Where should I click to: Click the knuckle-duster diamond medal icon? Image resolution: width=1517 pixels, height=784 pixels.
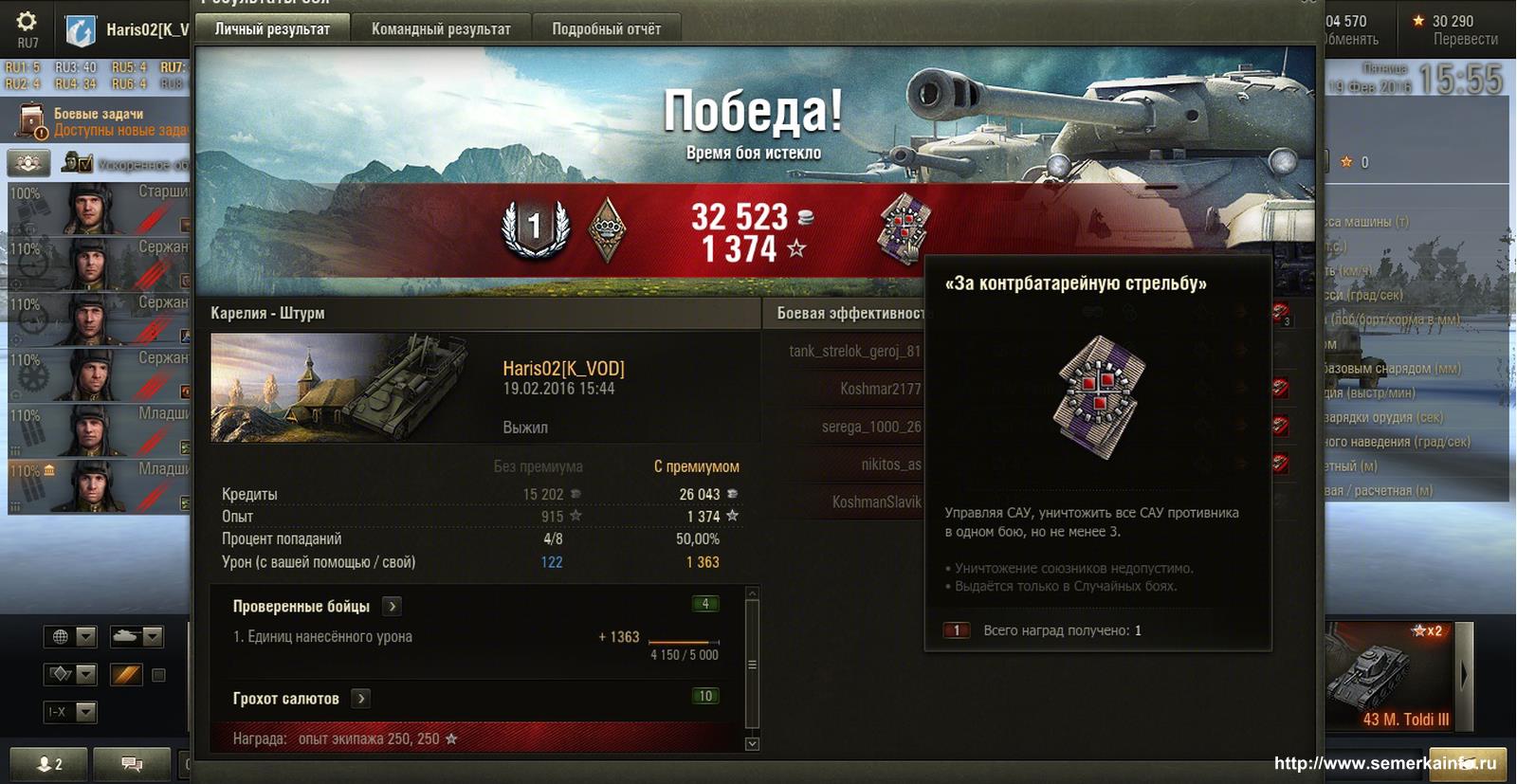pos(608,228)
